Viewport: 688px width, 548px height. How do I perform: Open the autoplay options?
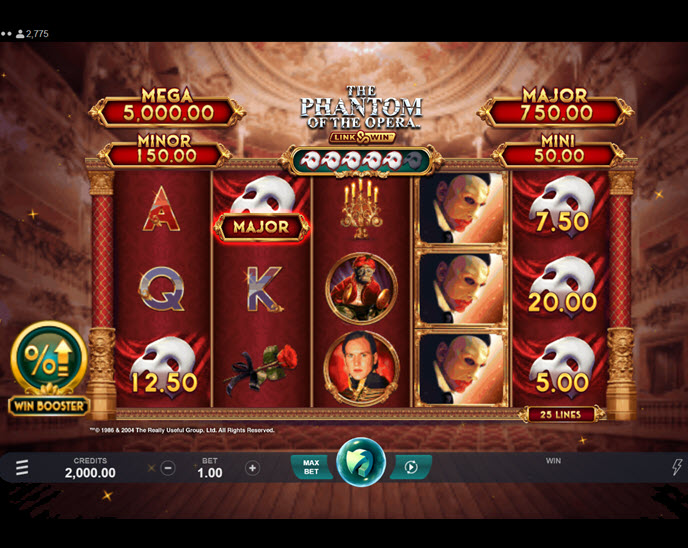tap(410, 467)
